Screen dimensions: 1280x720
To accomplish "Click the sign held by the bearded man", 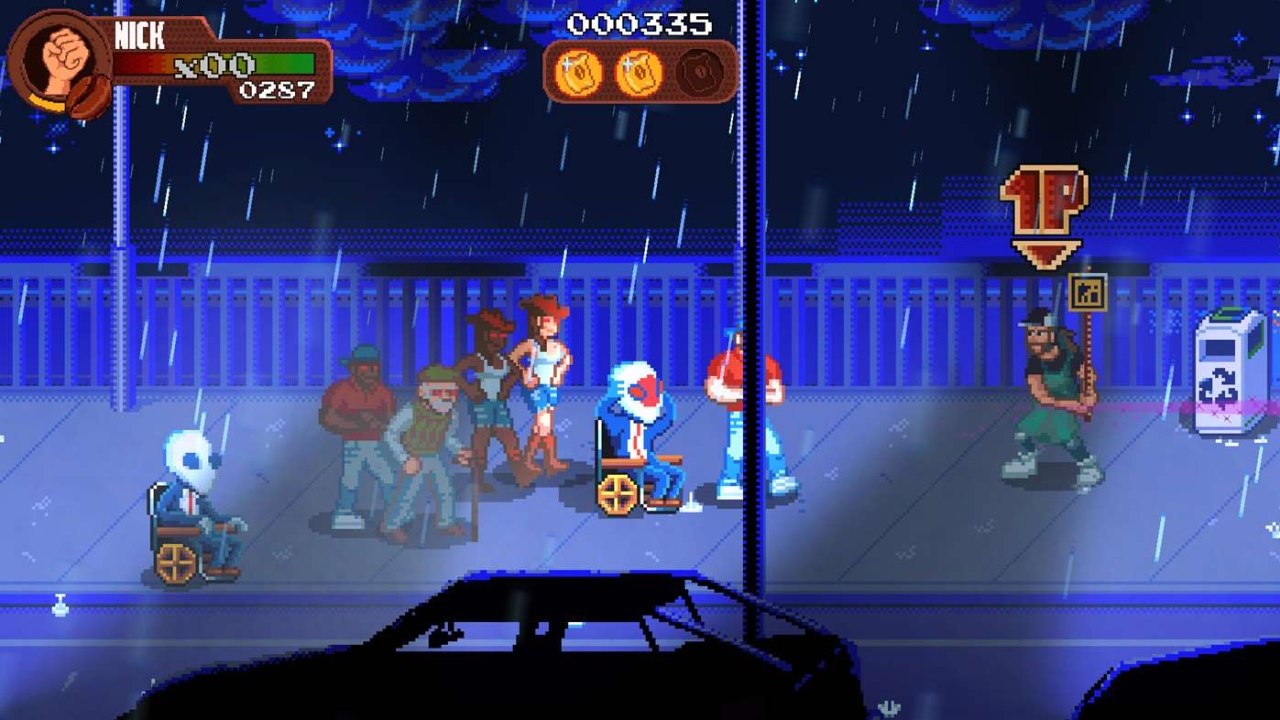I will pyautogui.click(x=1087, y=292).
